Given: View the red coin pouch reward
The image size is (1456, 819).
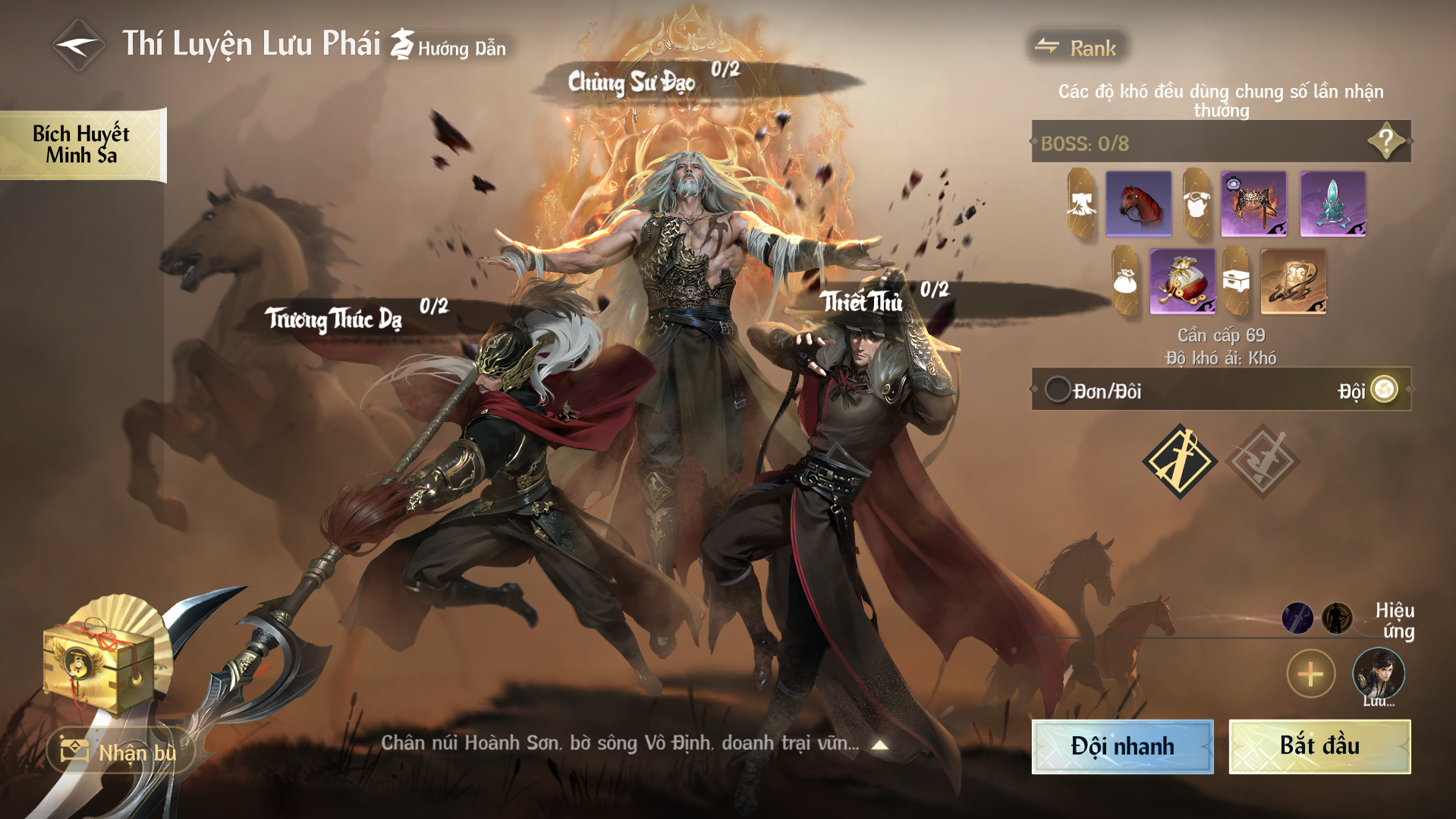Looking at the screenshot, I should point(1182,281).
